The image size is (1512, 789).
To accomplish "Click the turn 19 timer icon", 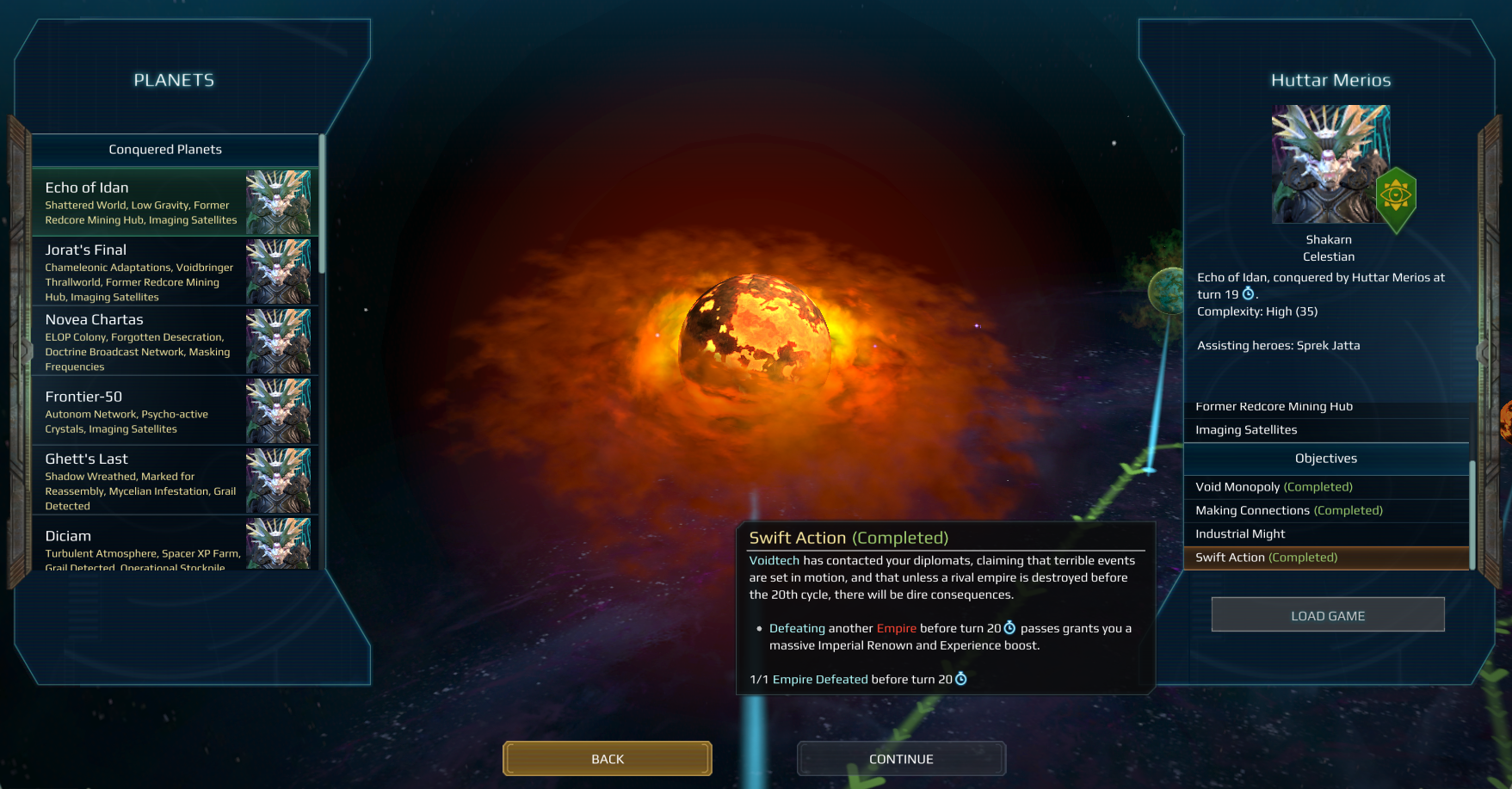I will coord(1249,293).
